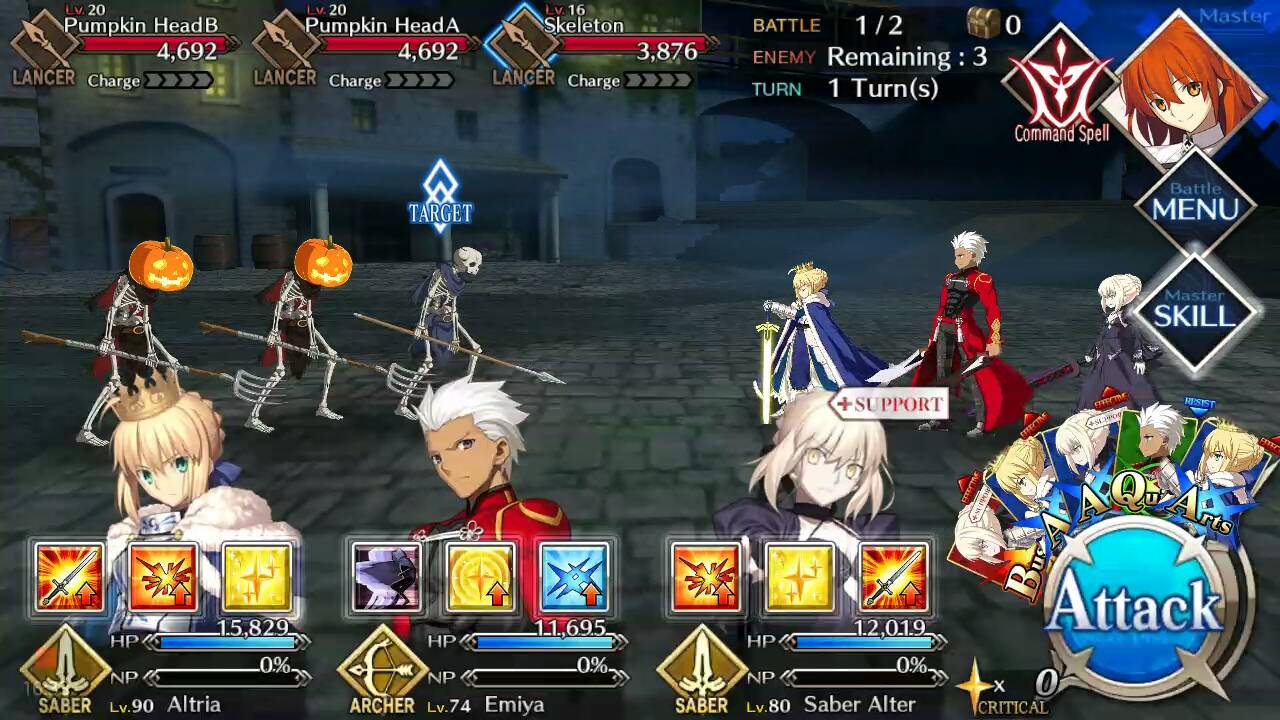Screen dimensions: 1280x720
Task: Open the Master Skill panel
Action: (x=1195, y=310)
